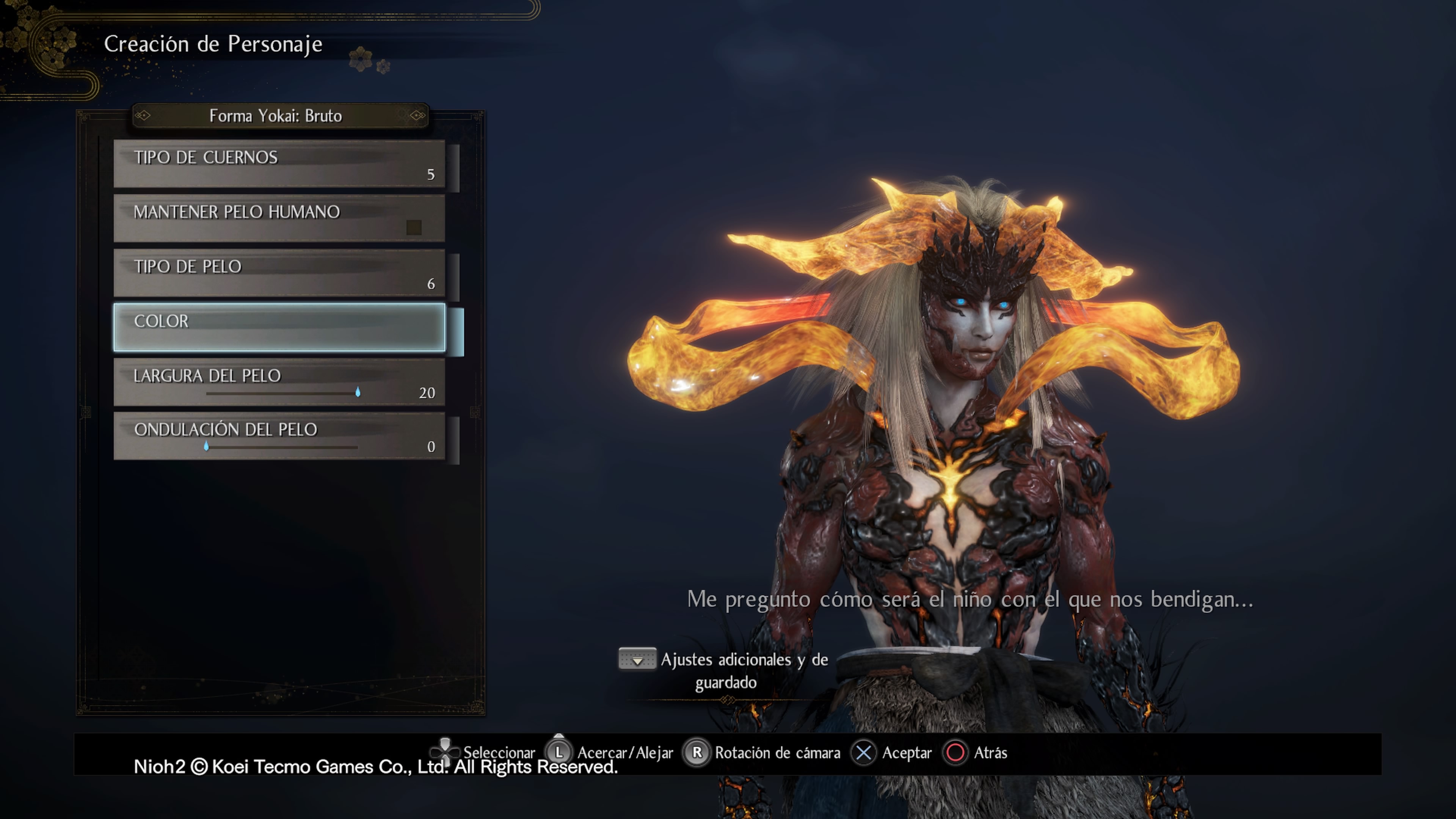Screen dimensions: 1456x819
Task: Open the Color option for hair
Action: 279,328
